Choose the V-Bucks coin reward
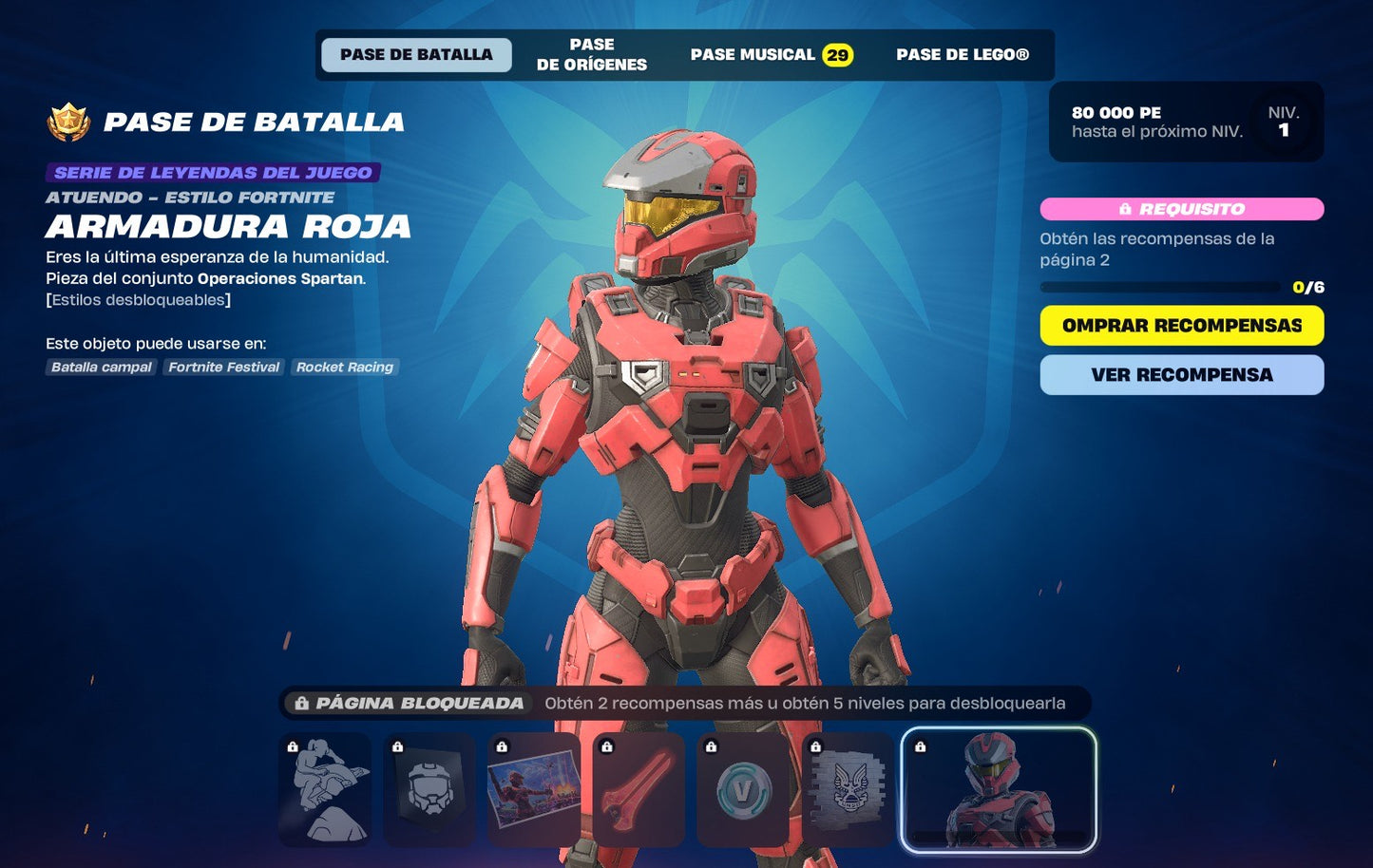The width and height of the screenshot is (1373, 868). 743,789
